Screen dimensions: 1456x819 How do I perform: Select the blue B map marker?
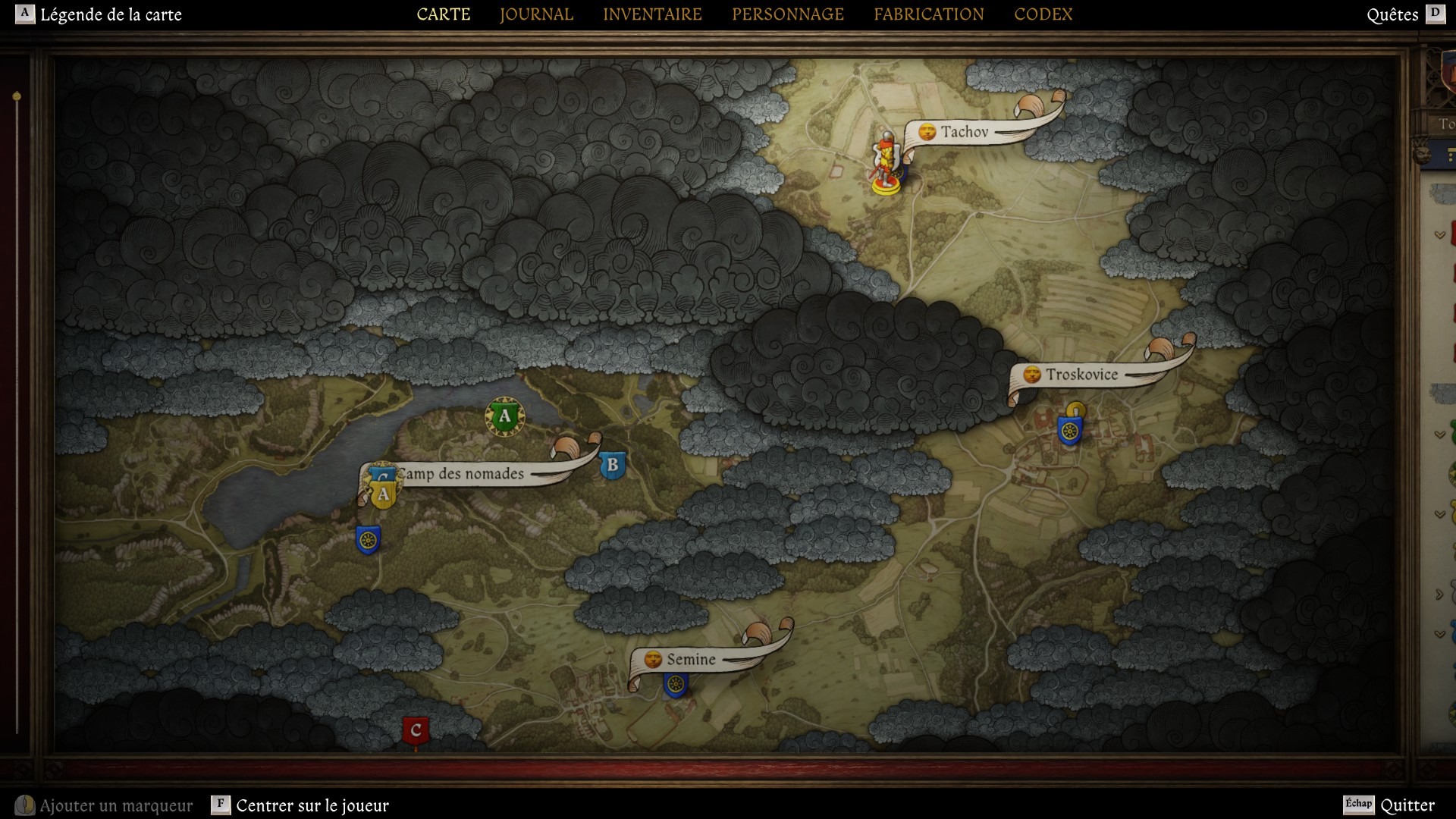tap(611, 466)
